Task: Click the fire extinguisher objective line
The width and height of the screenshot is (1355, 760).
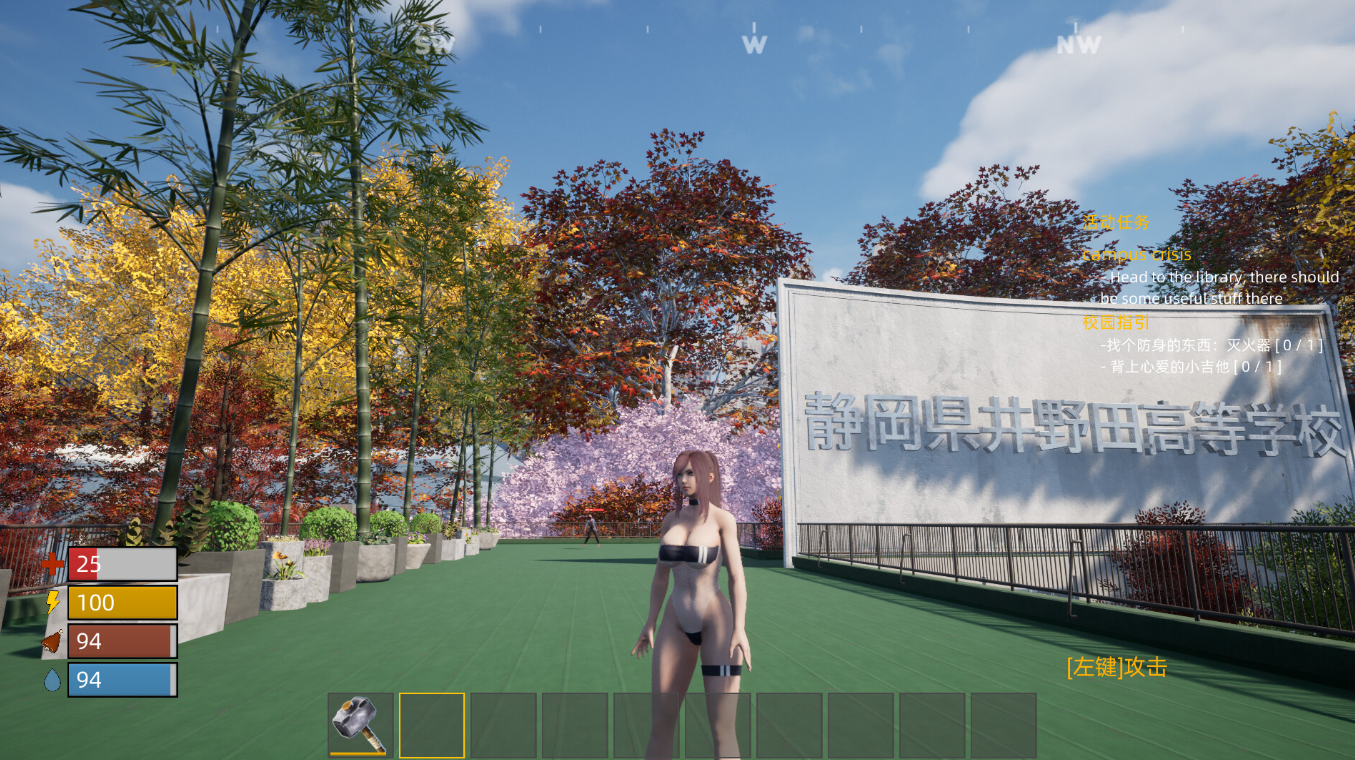Action: 1211,345
